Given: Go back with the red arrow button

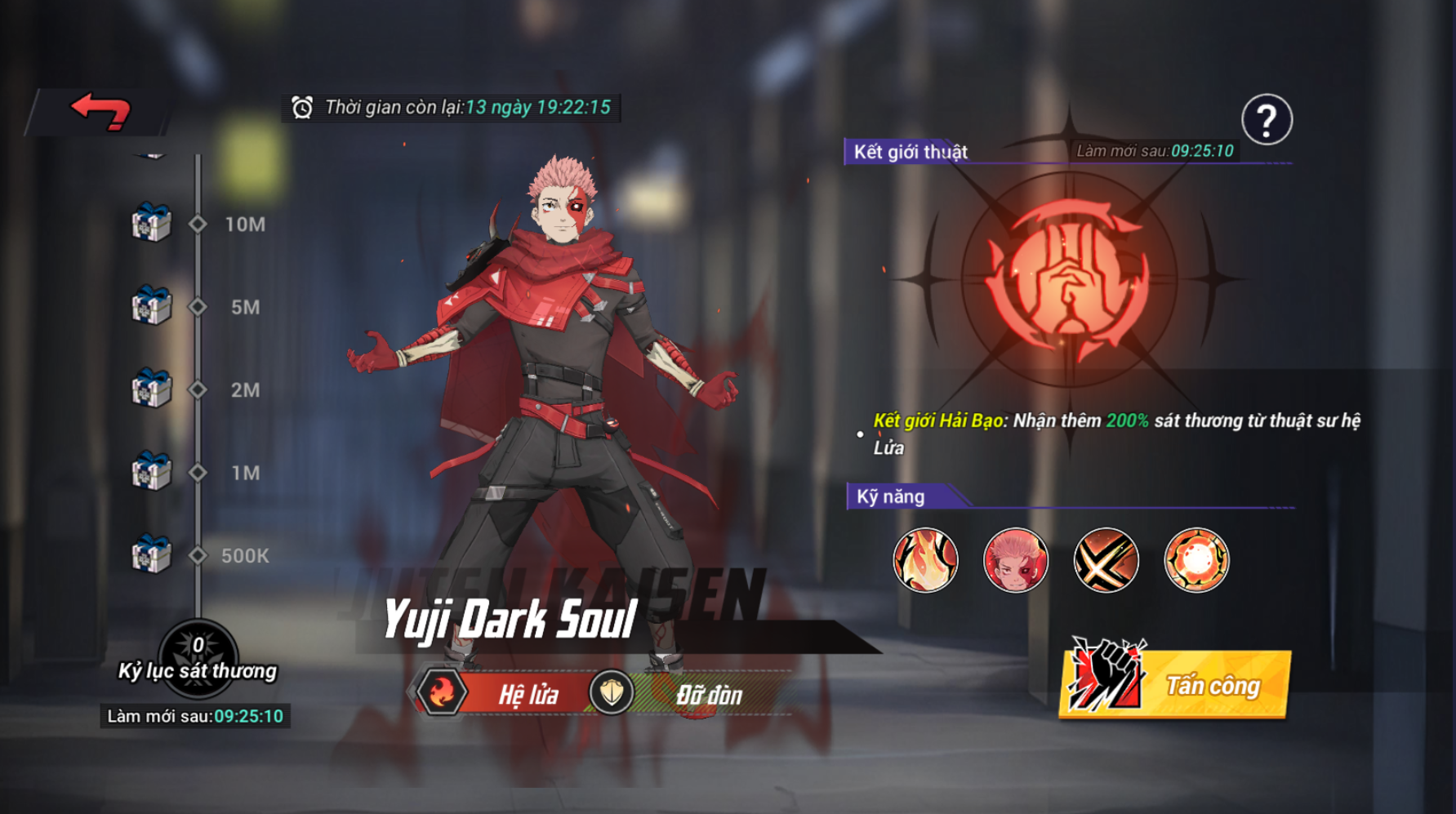Looking at the screenshot, I should pyautogui.click(x=100, y=111).
